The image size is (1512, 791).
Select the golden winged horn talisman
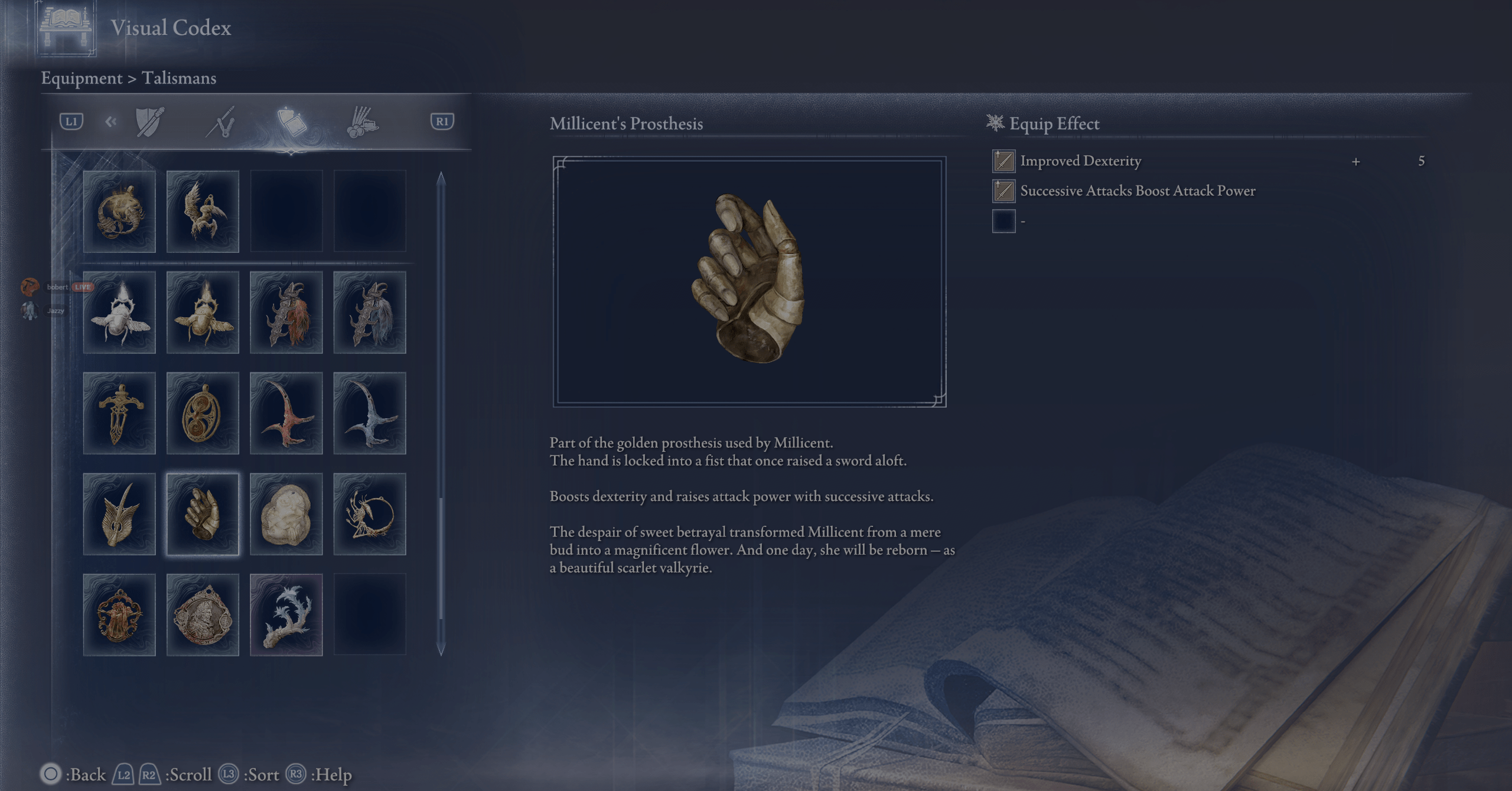click(119, 514)
